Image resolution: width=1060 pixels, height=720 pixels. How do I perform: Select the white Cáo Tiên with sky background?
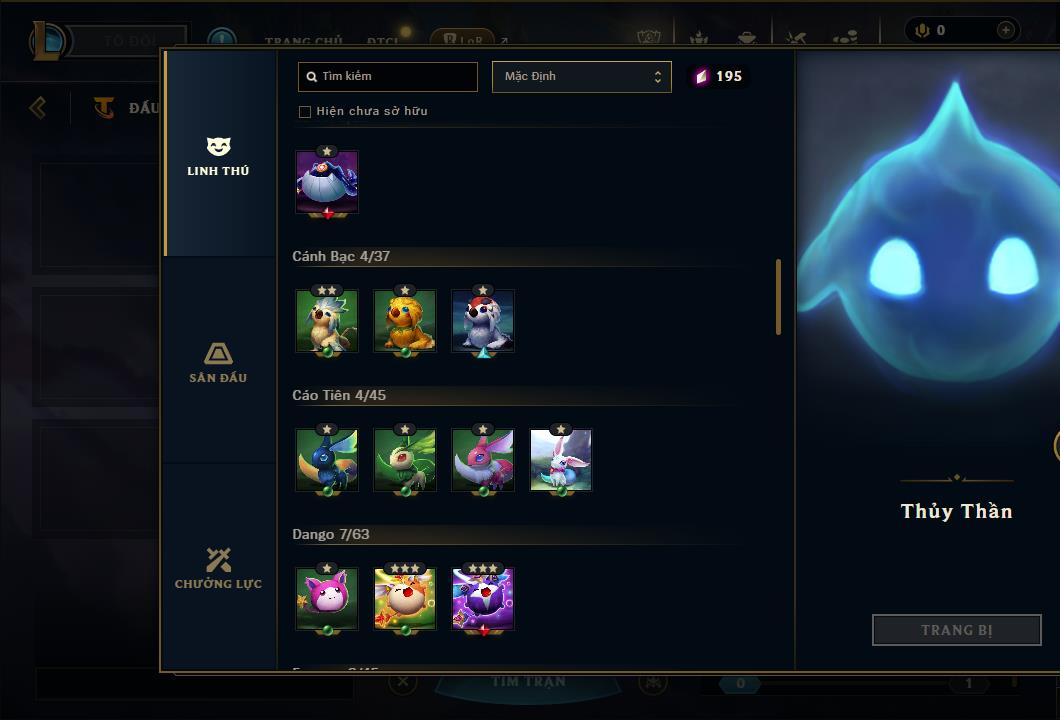(x=561, y=460)
